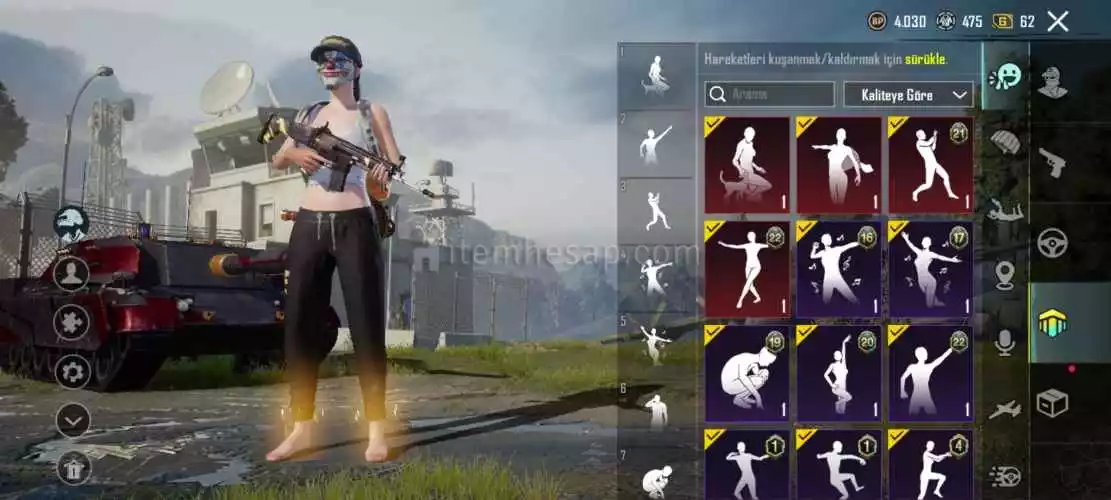Open the crate box tab
This screenshot has width=1111, height=500.
(1052, 403)
